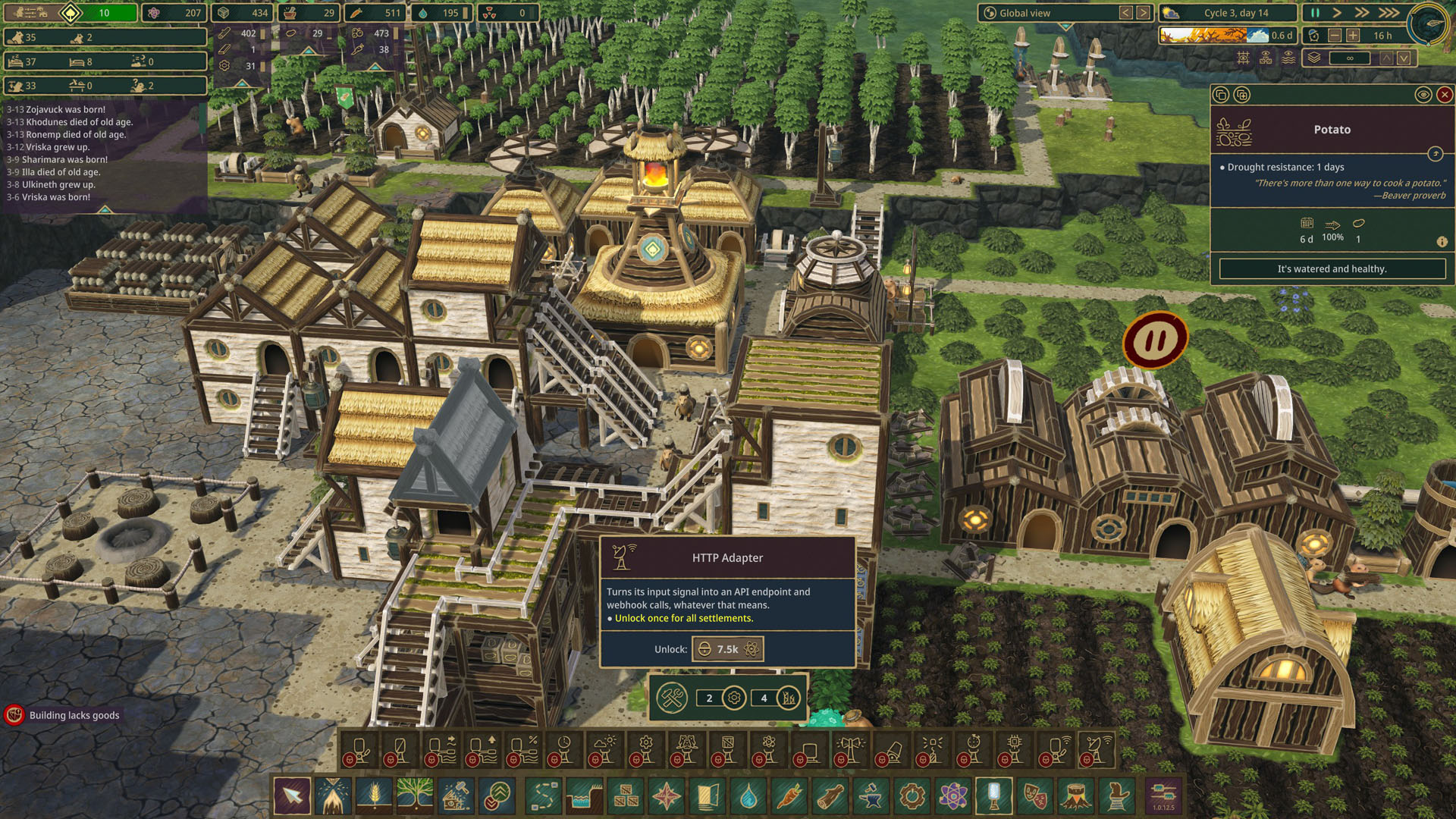Image resolution: width=1456 pixels, height=819 pixels.
Task: Select the cursor tool
Action: coord(292,796)
